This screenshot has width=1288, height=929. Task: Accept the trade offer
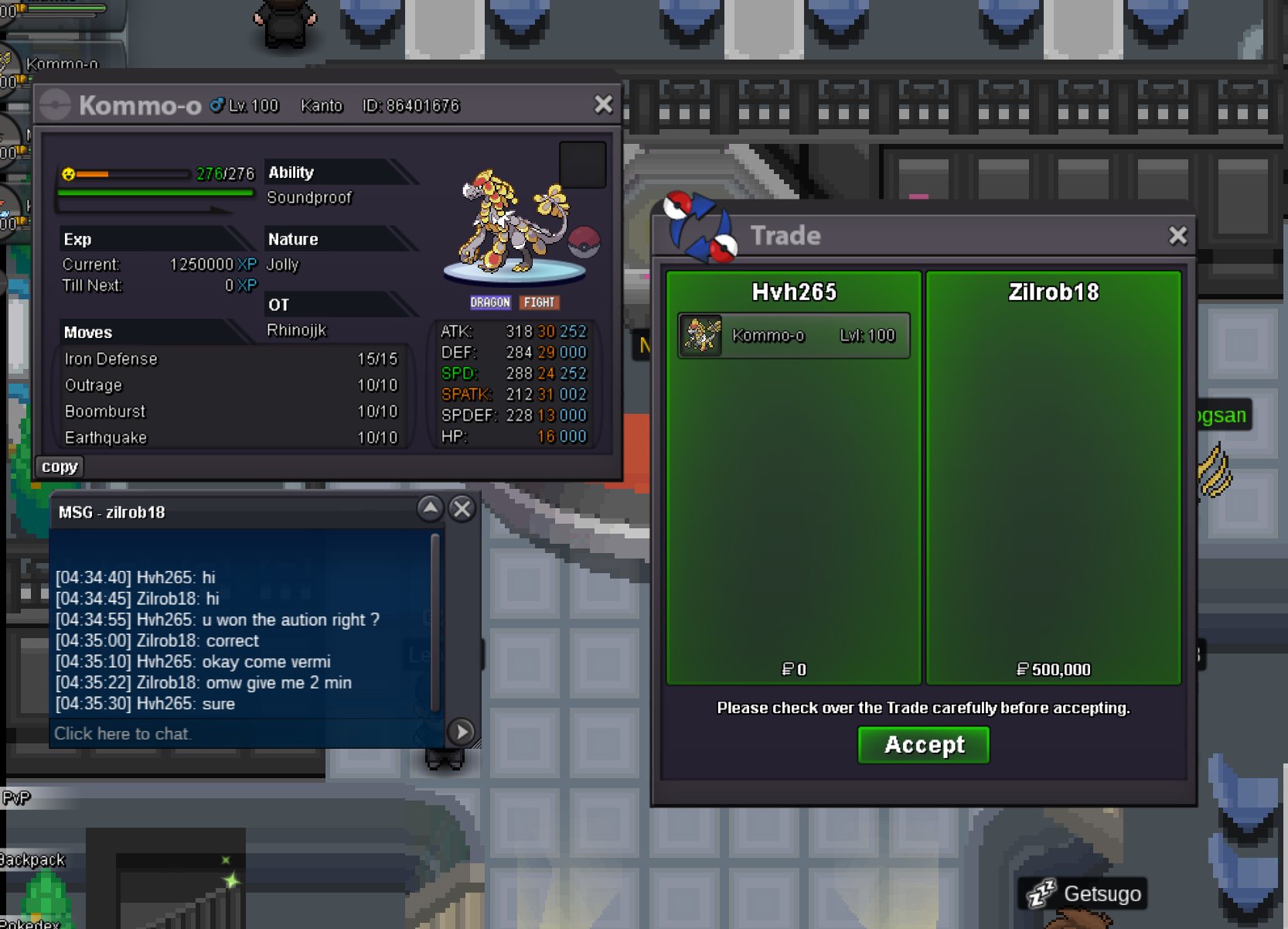[x=923, y=745]
